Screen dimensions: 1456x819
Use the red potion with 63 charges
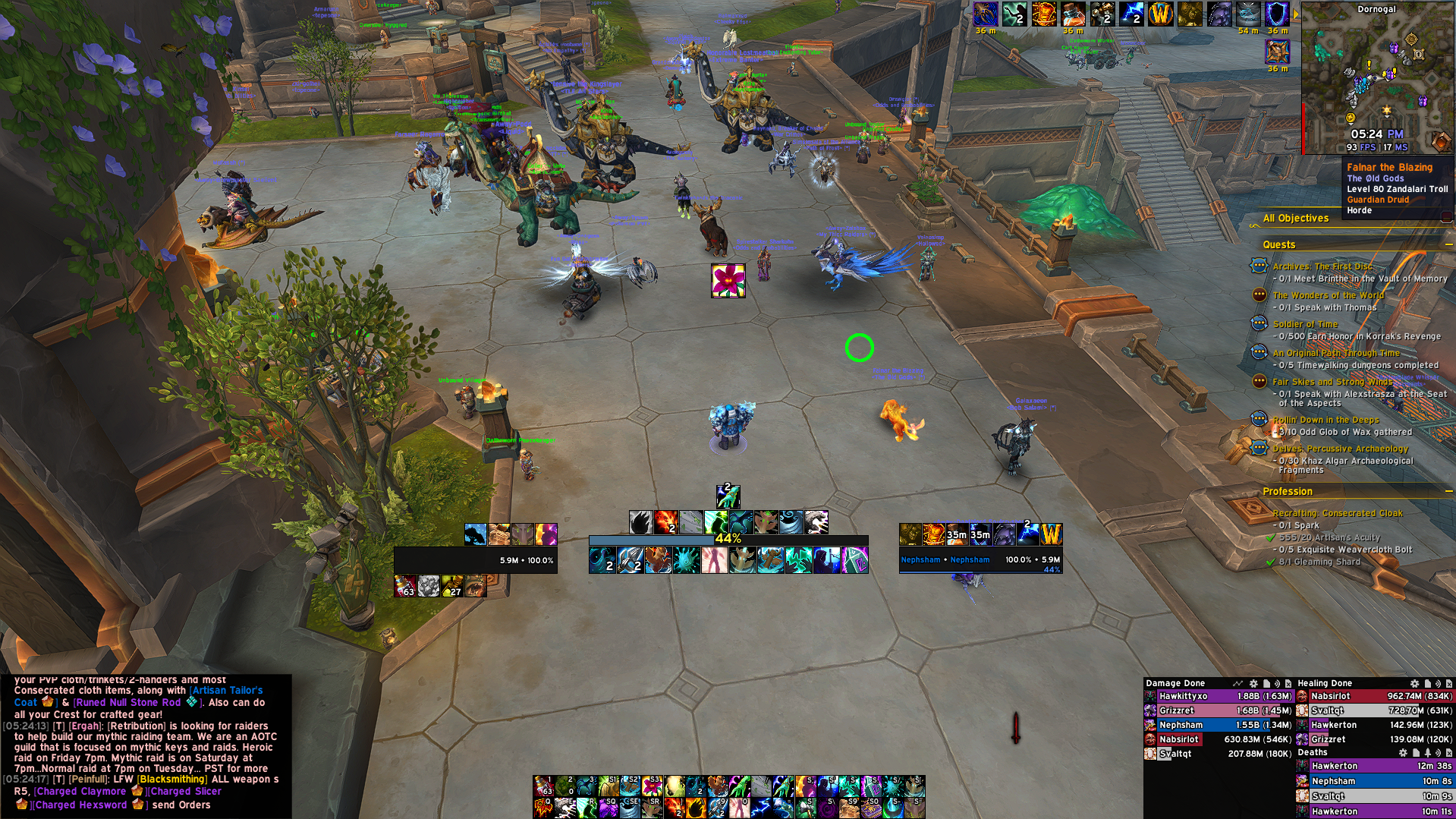[x=405, y=586]
